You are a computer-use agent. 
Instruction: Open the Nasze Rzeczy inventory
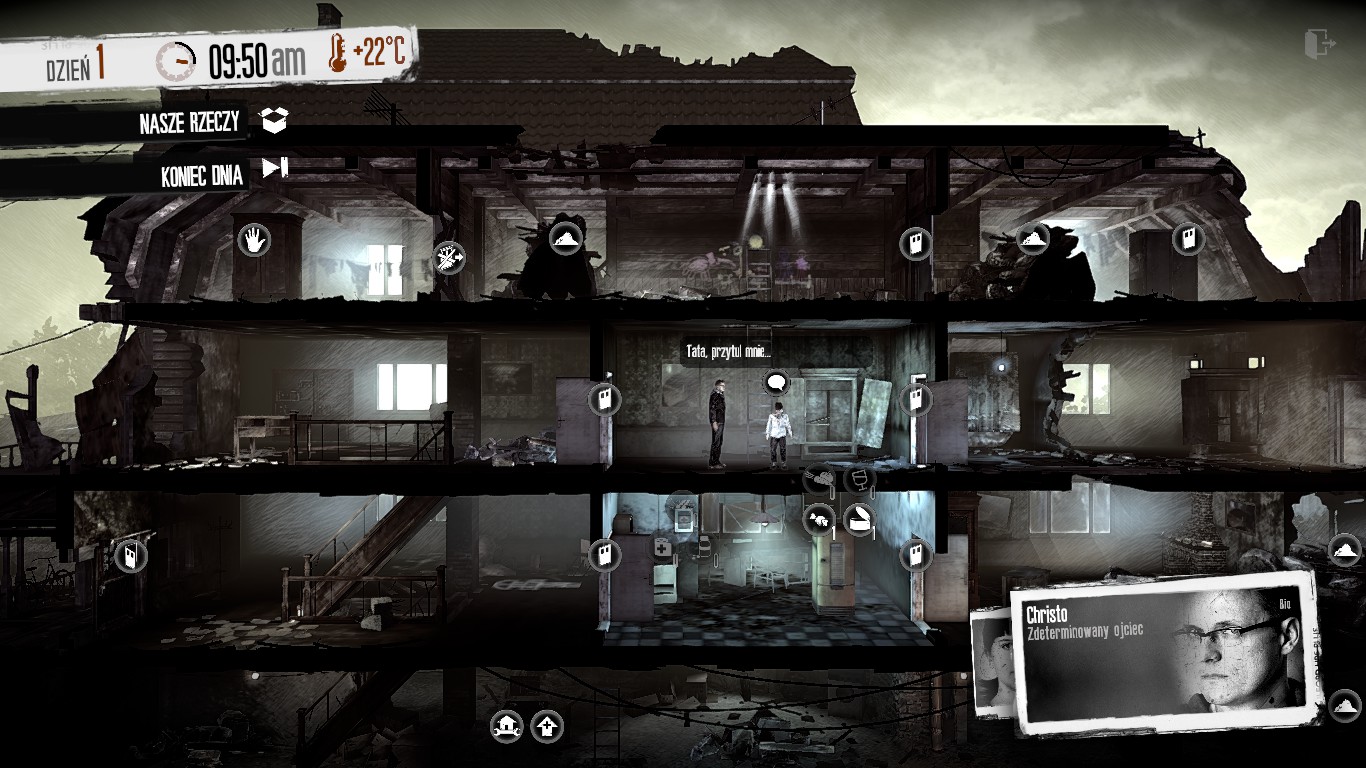[x=273, y=121]
